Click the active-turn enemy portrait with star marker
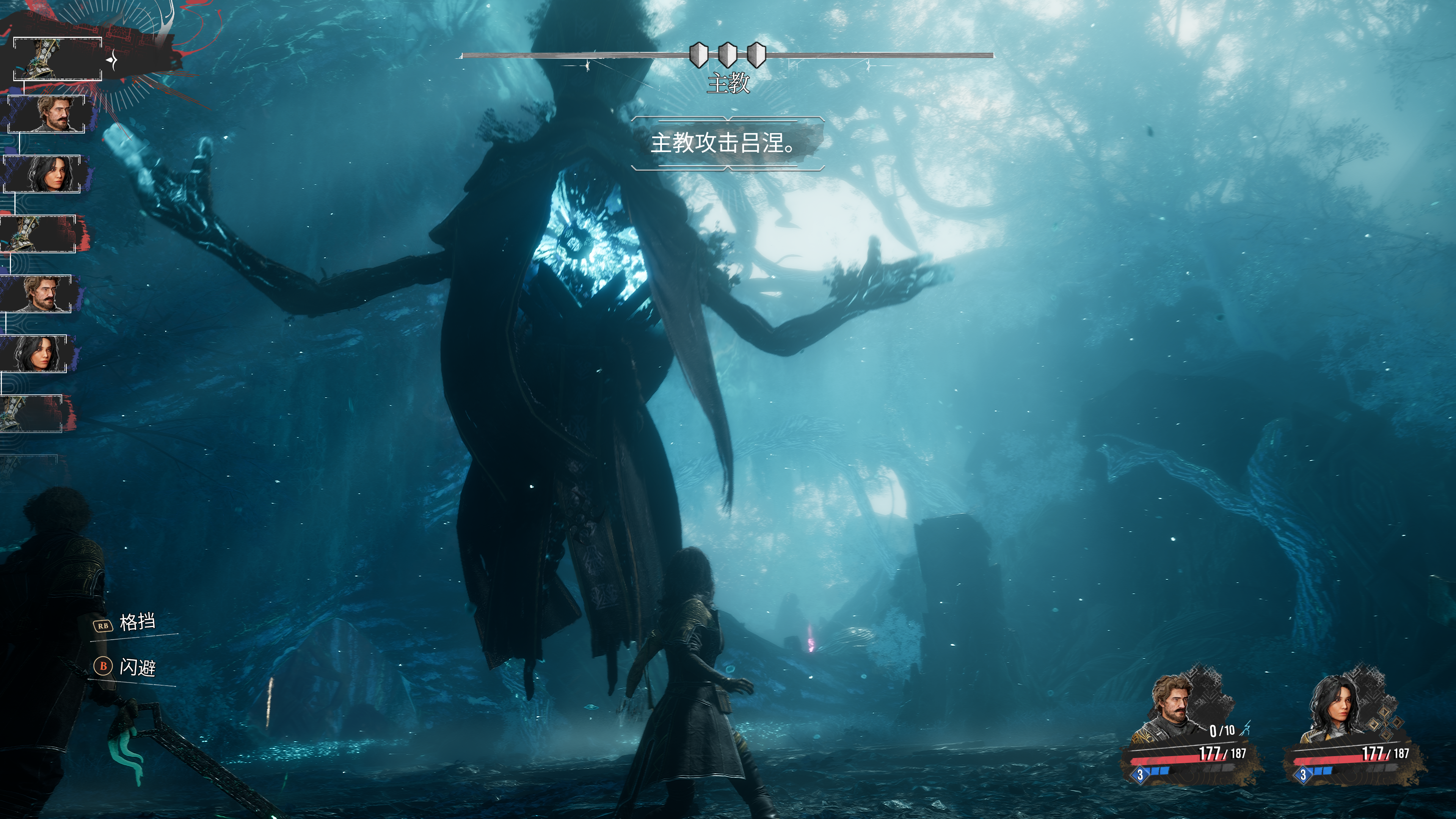Viewport: 1456px width, 819px height. [x=58, y=59]
